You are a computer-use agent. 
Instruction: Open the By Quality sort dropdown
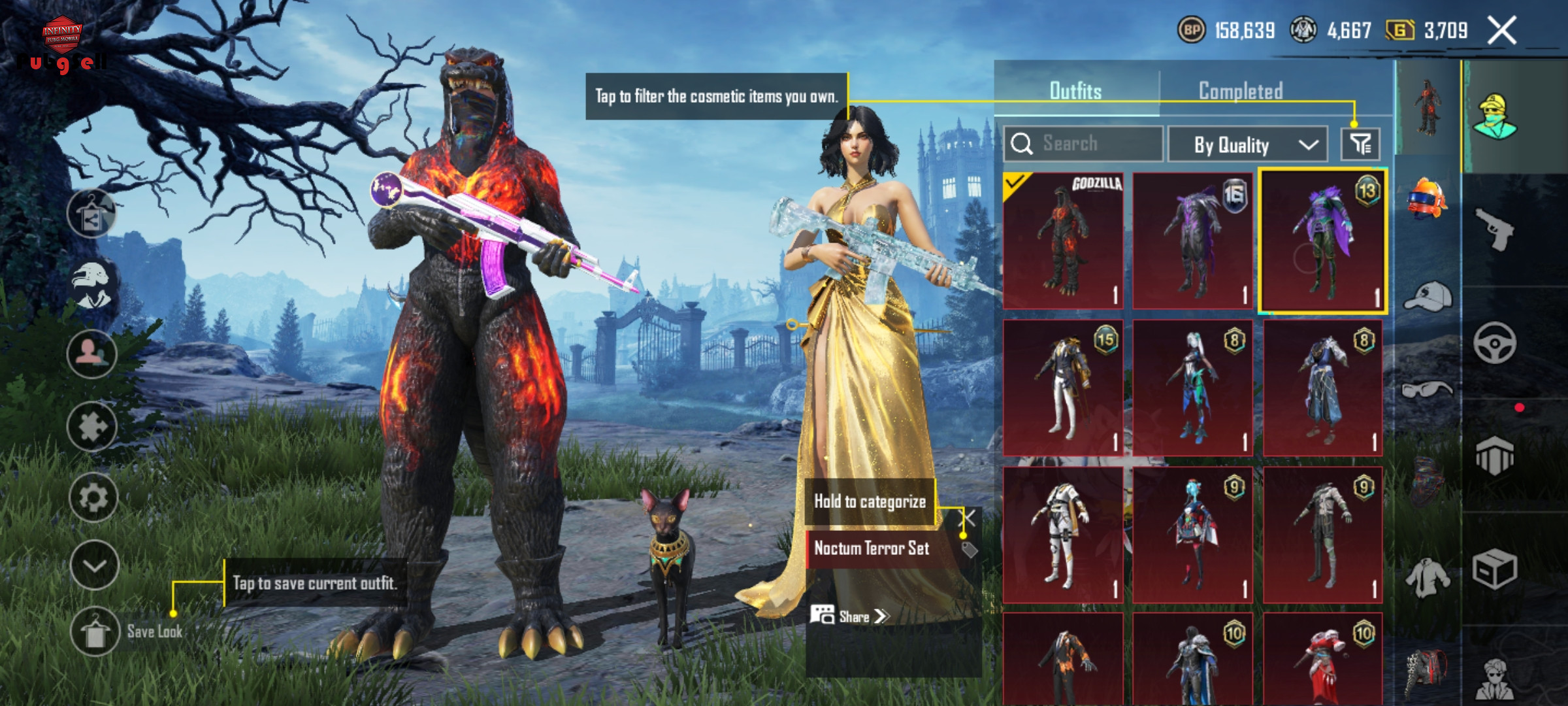(x=1247, y=144)
